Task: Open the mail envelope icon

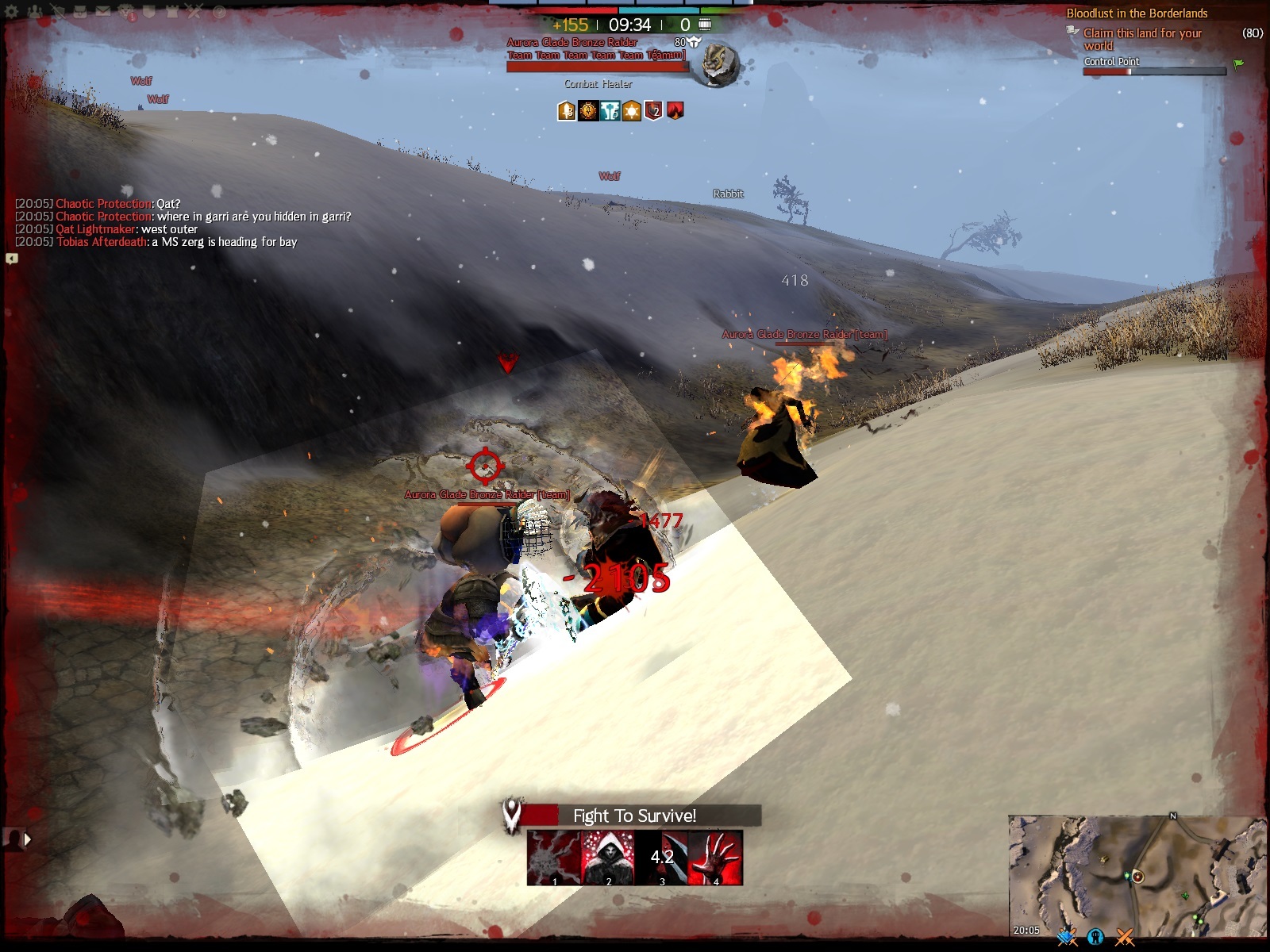Action: [103, 12]
